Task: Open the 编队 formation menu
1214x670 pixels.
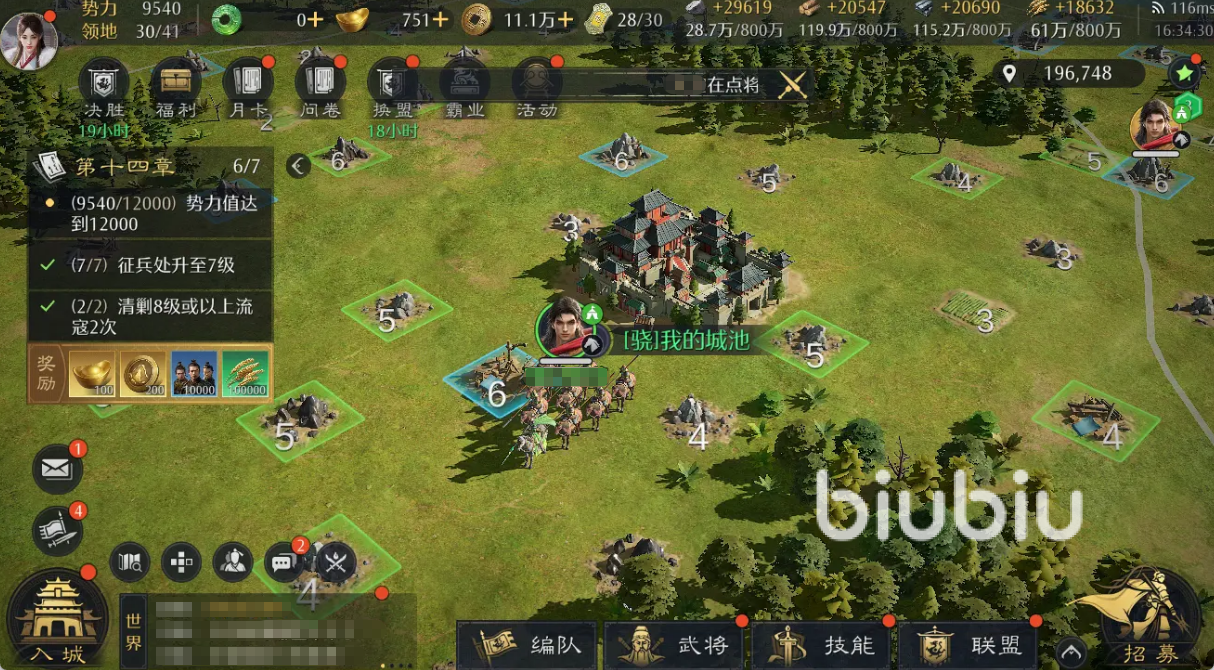Action: tap(527, 645)
